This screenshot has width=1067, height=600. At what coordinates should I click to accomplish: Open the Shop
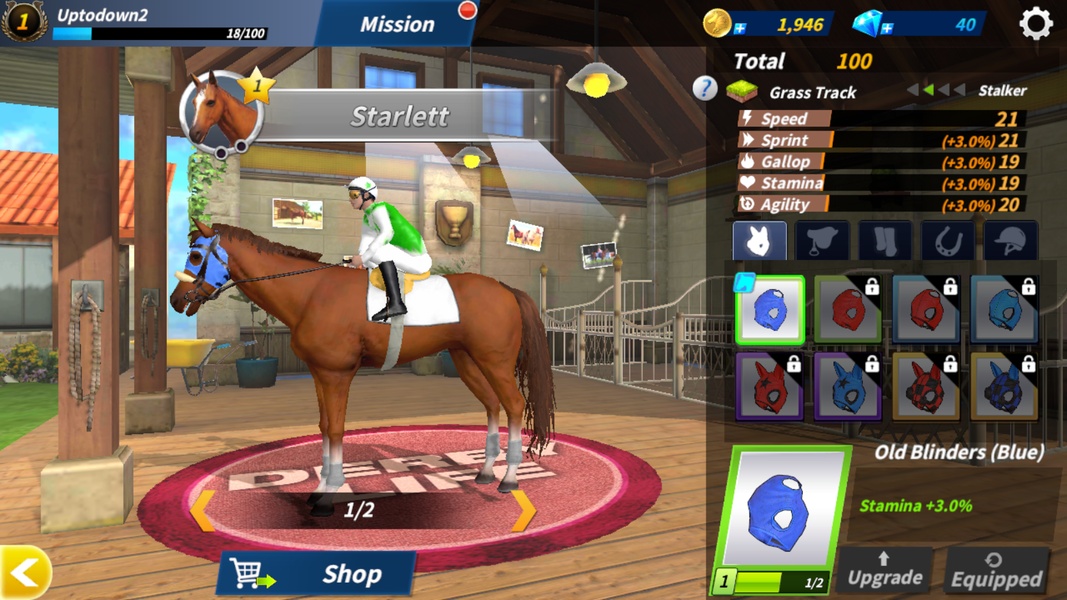pos(317,574)
